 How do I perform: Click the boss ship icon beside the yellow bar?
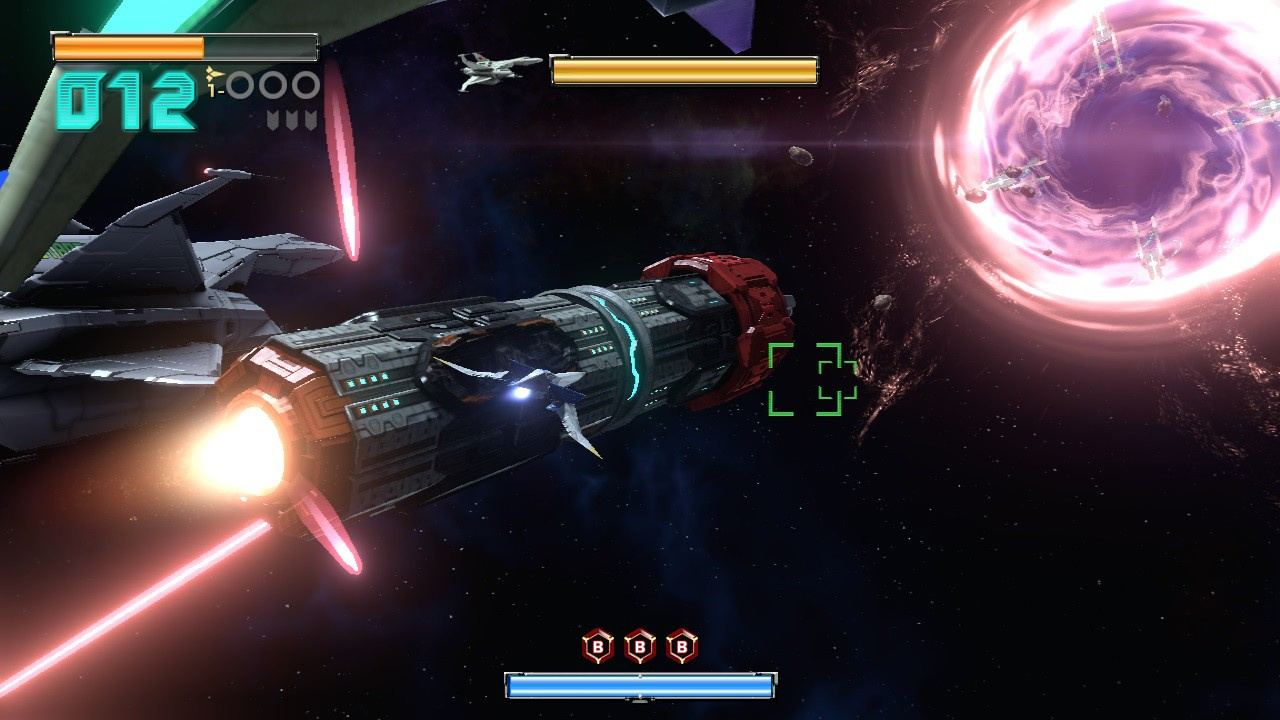[x=498, y=70]
